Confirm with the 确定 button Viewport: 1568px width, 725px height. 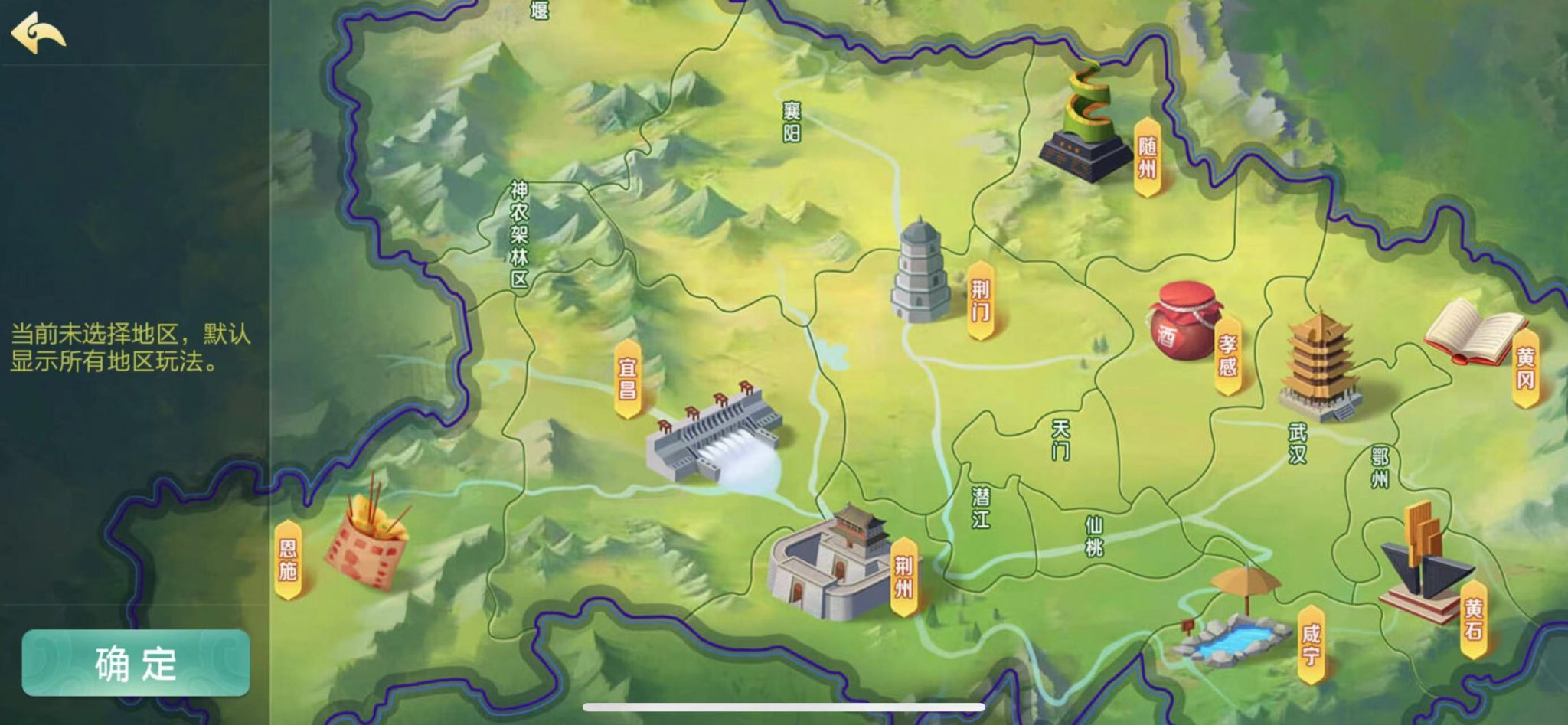(x=136, y=663)
